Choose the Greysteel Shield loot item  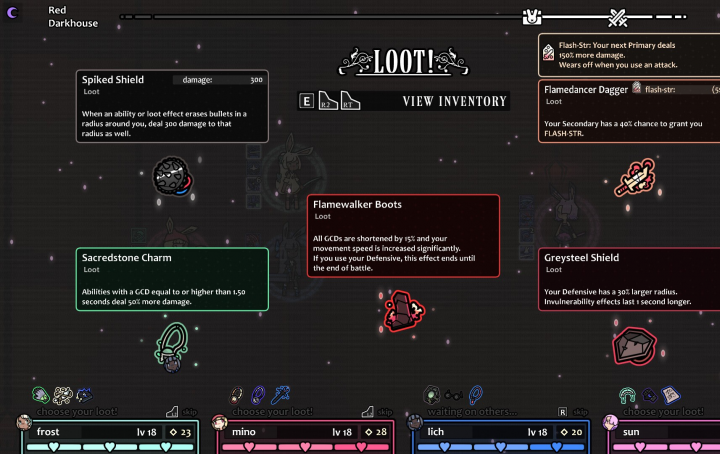(x=634, y=344)
